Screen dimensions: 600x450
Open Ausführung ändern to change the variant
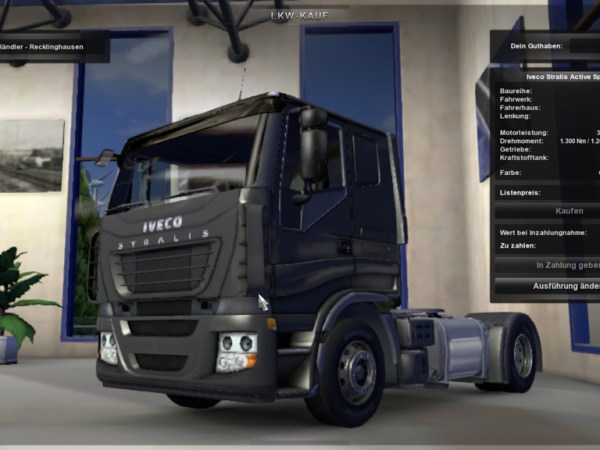(564, 285)
